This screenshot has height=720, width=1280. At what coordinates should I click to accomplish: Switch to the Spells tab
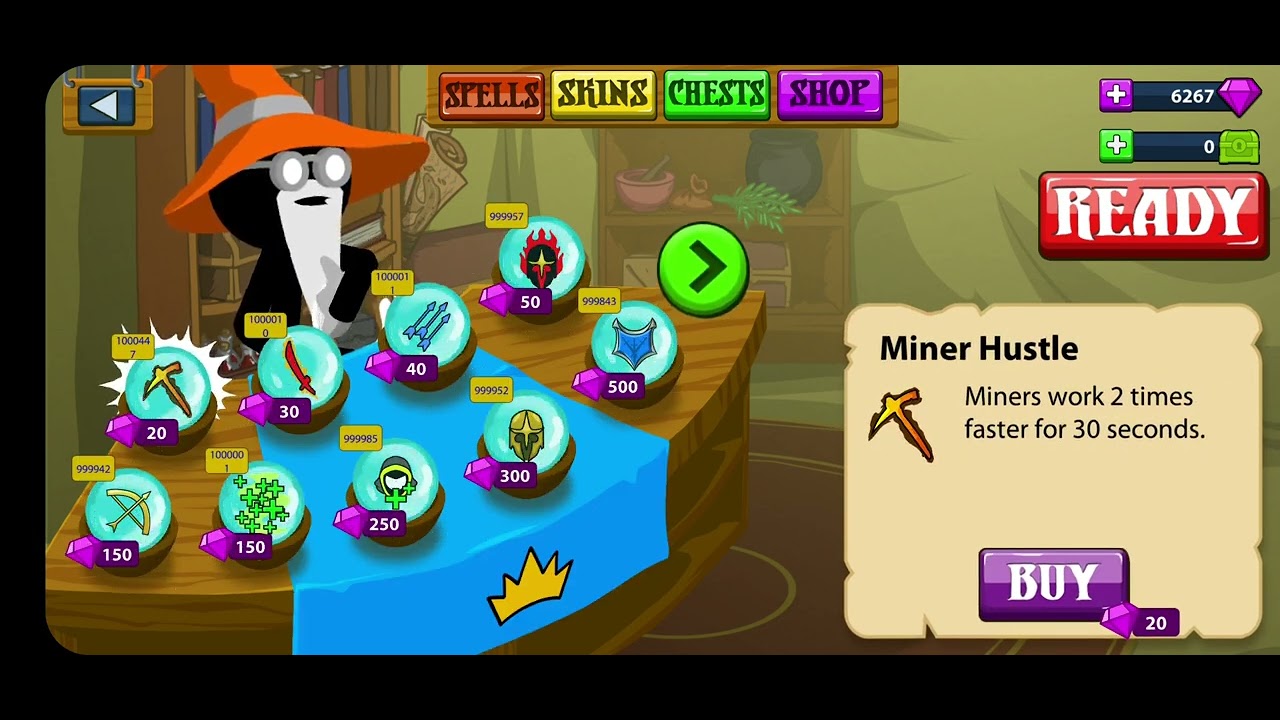coord(492,96)
